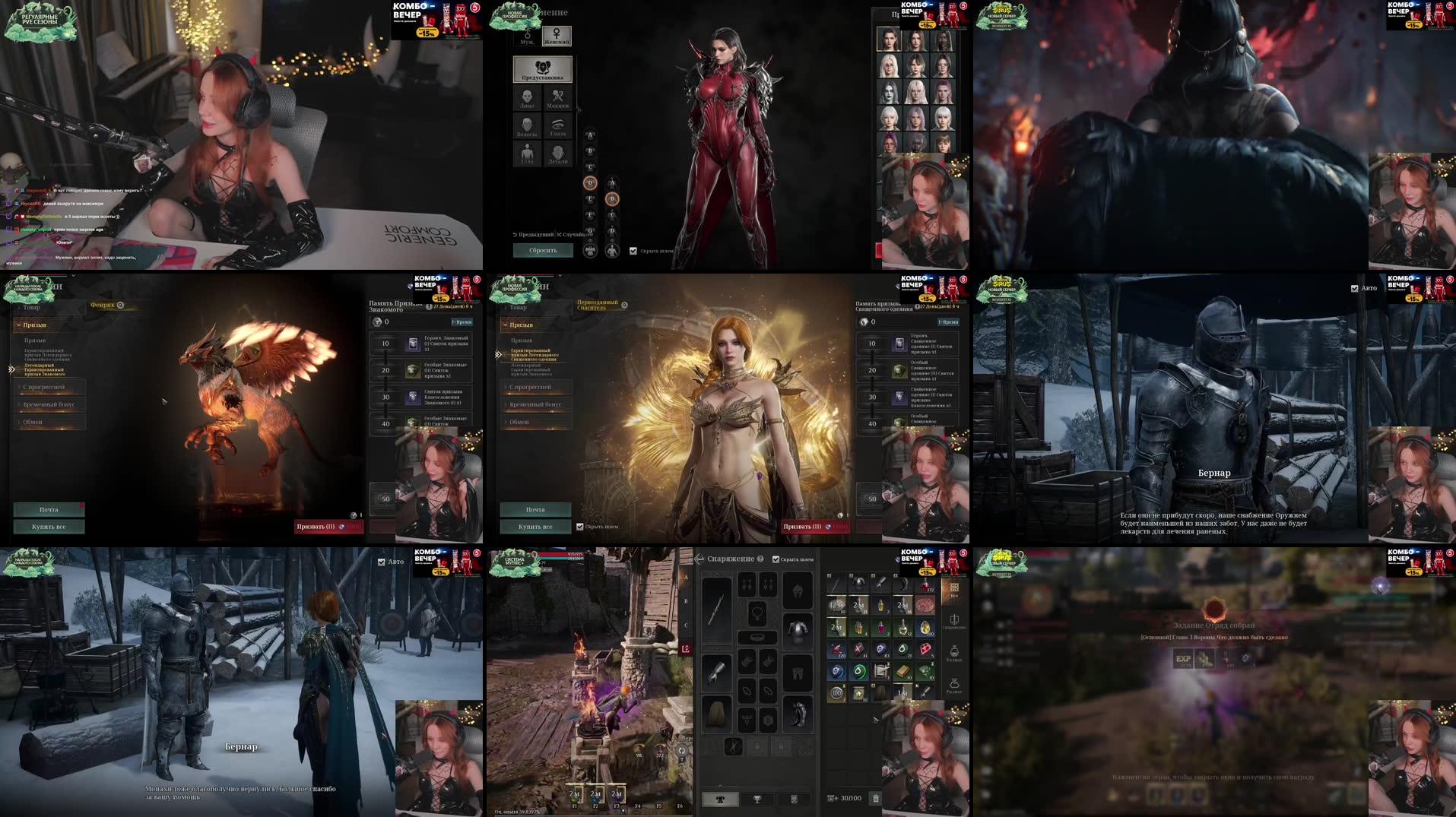Image resolution: width=1456 pixels, height=817 pixels.
Task: Enable the Скрыть шлем checkbox in character creation
Action: point(633,250)
